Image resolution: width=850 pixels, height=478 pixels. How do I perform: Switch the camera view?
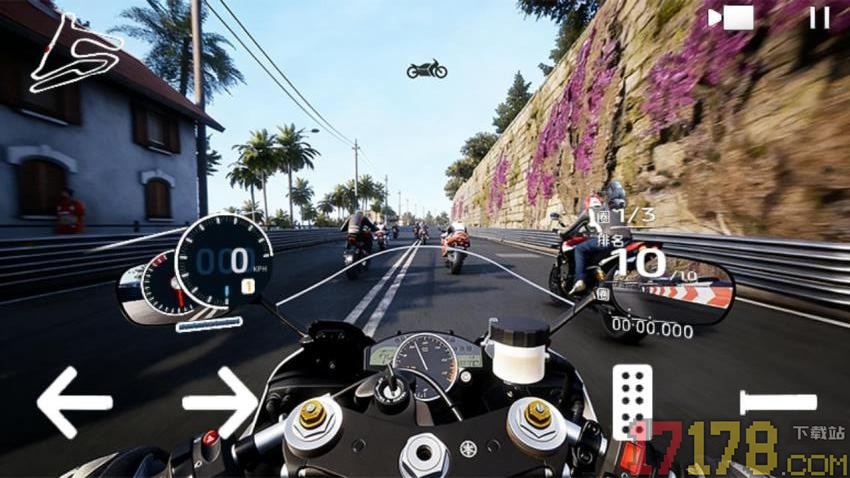point(730,18)
